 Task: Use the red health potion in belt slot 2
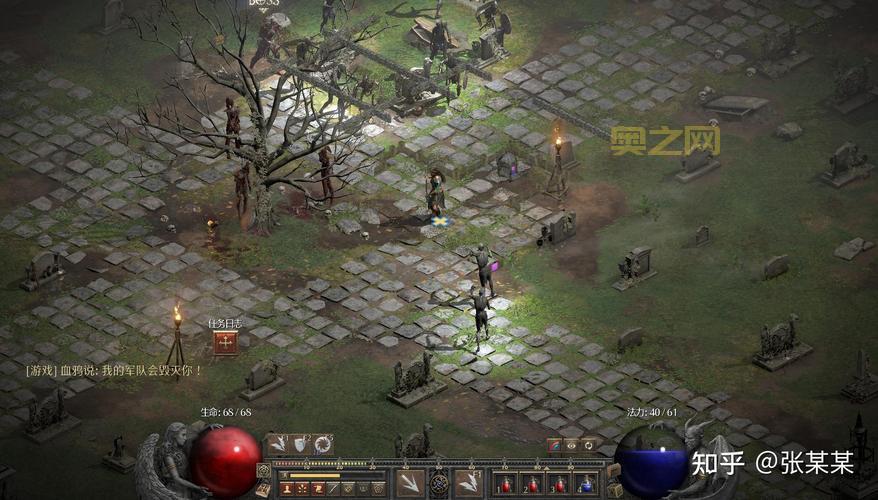pyautogui.click(x=532, y=484)
